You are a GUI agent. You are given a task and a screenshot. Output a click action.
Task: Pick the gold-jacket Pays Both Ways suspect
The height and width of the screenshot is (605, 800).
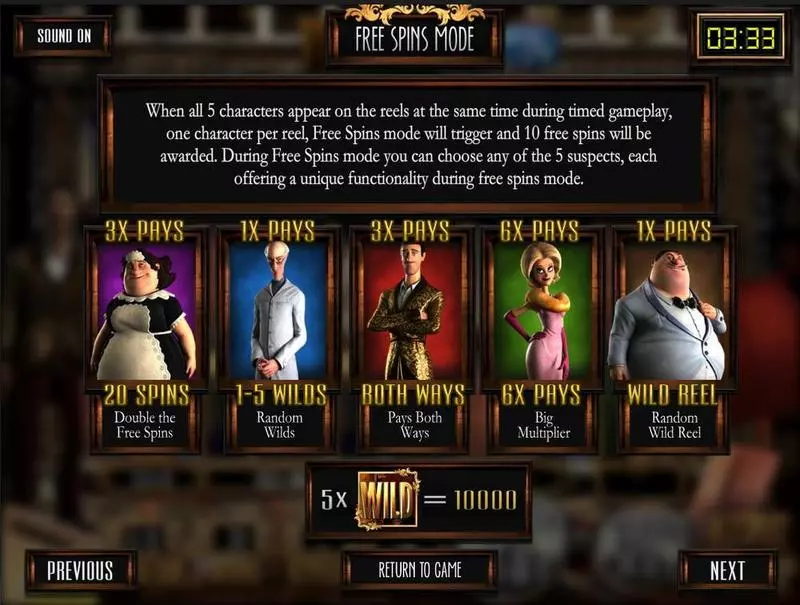[409, 310]
